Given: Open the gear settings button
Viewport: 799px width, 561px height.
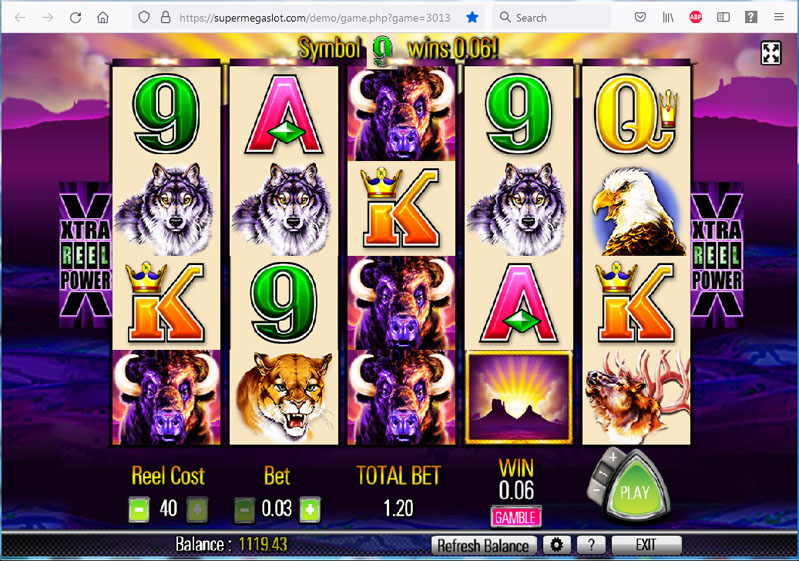Looking at the screenshot, I should click(x=555, y=546).
